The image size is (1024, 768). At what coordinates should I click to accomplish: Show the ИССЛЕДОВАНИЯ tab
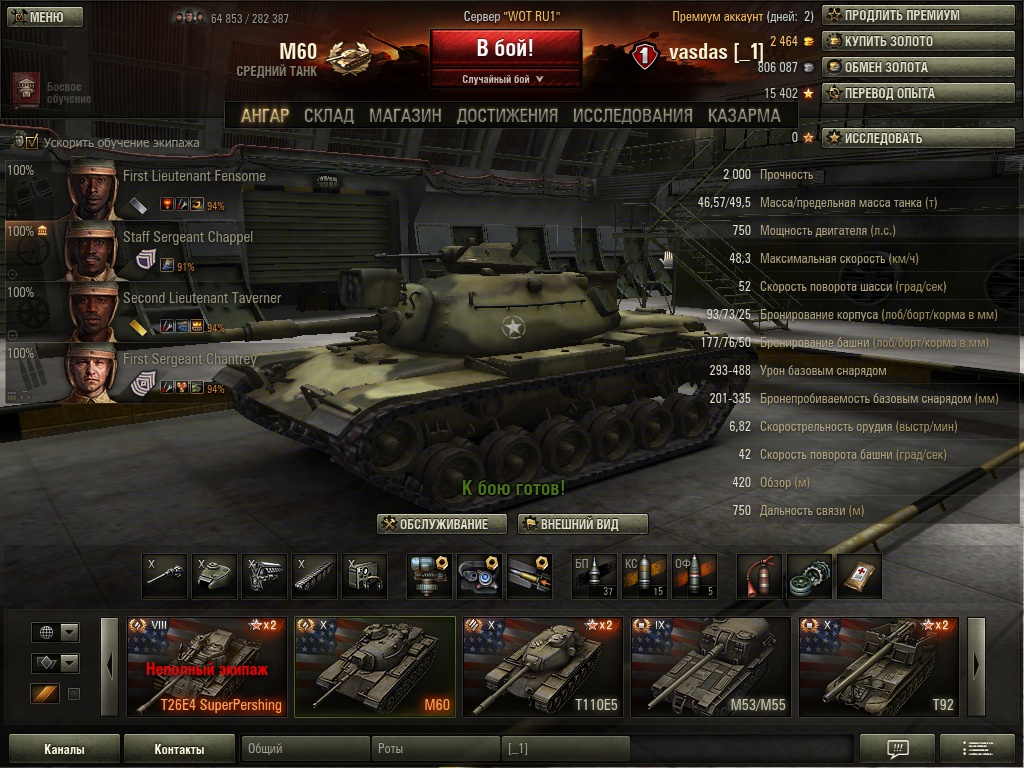[632, 115]
